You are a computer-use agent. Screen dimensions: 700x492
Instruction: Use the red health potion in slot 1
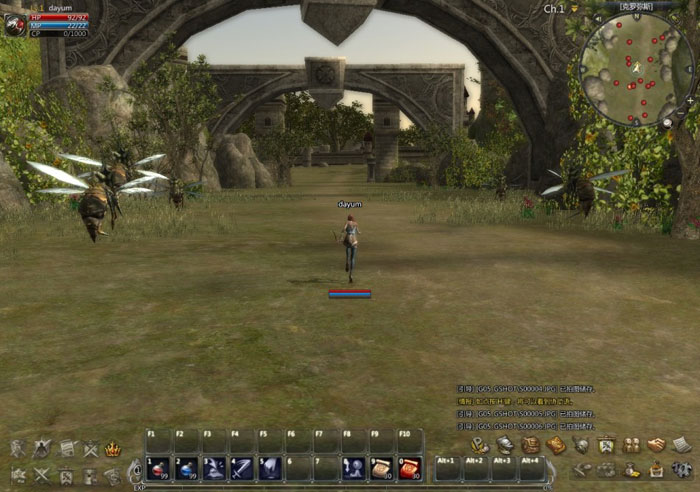[x=158, y=467]
